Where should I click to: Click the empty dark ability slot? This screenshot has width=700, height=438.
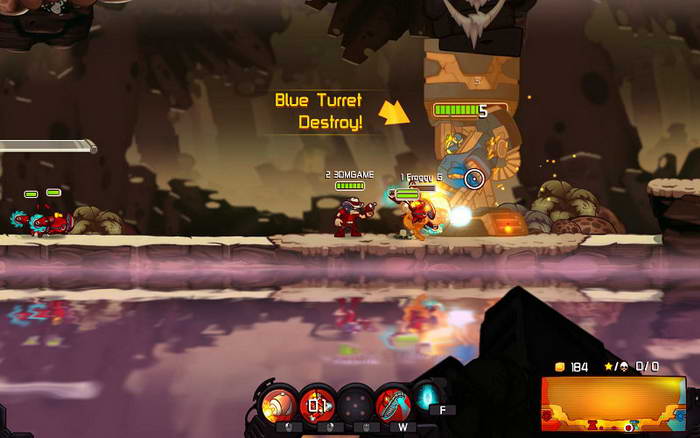coord(356,405)
